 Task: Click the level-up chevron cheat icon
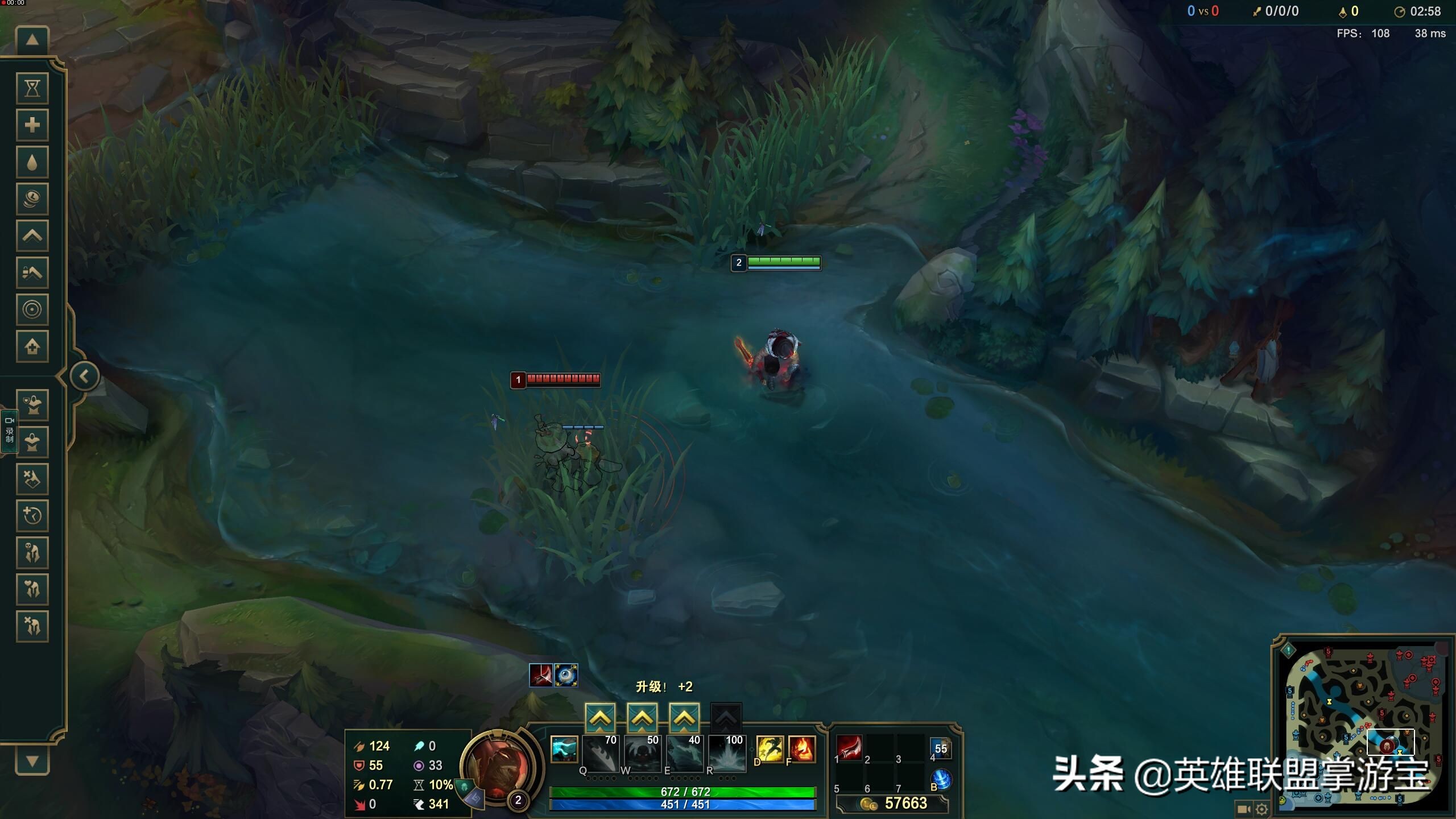click(32, 236)
